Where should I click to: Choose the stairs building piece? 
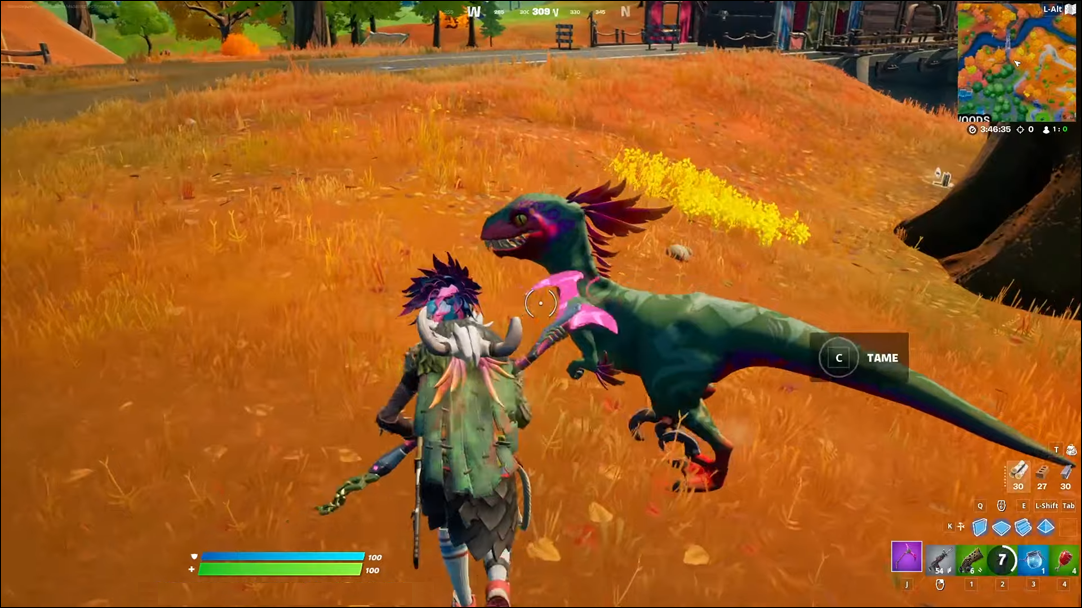click(1023, 527)
